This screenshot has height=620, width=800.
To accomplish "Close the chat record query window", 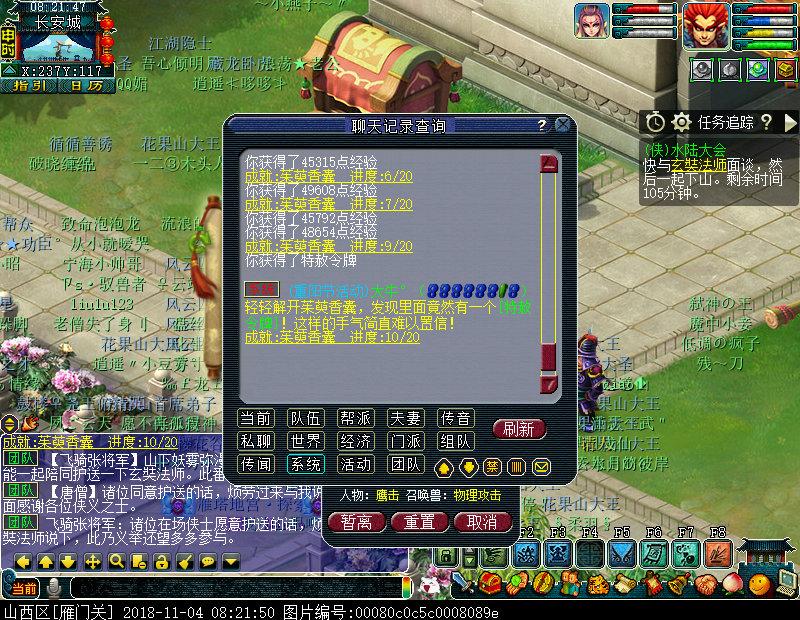I will coord(563,125).
